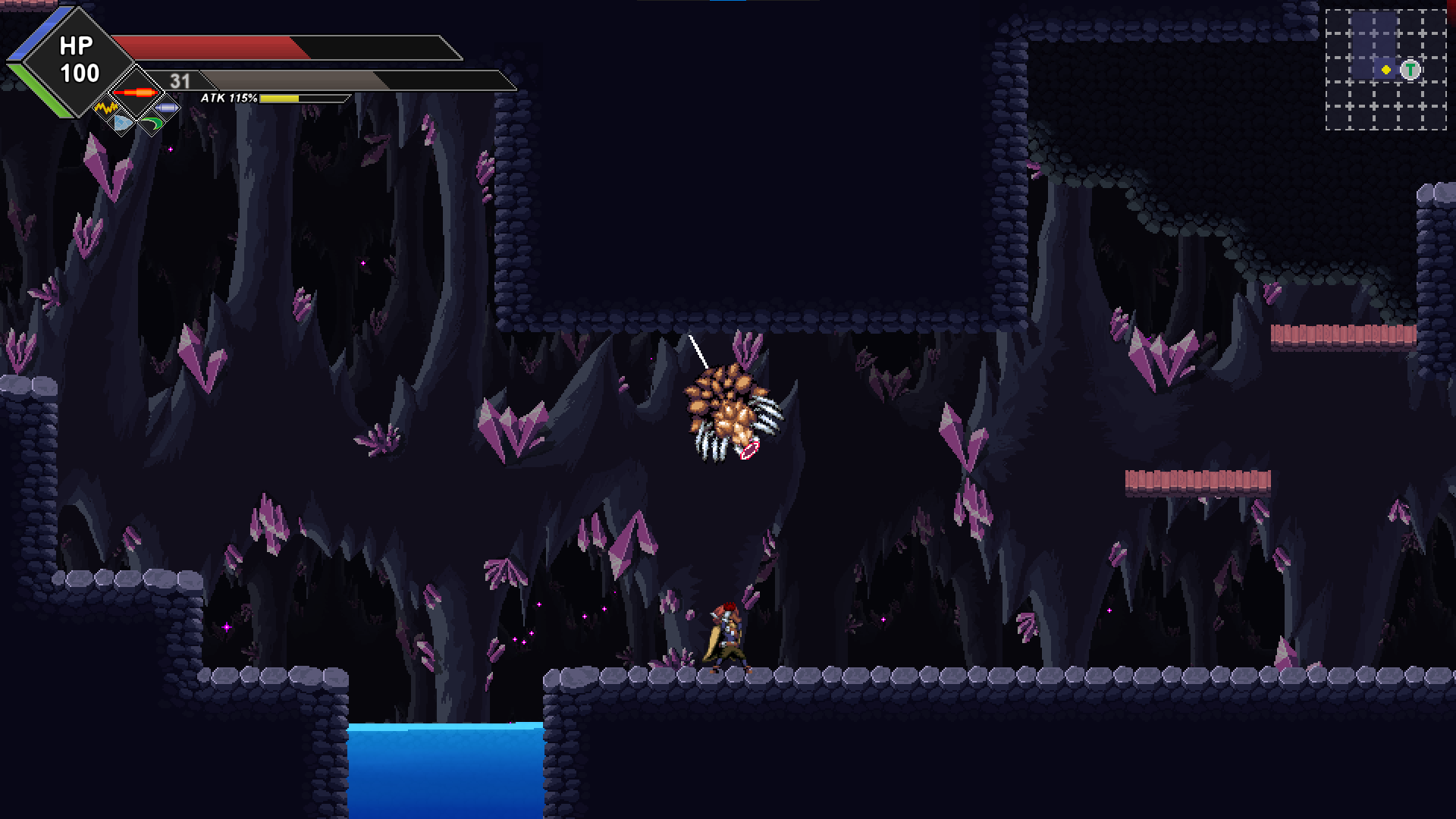Click the green T teleporter marker on minimap
1456x819 pixels.
coord(1410,69)
